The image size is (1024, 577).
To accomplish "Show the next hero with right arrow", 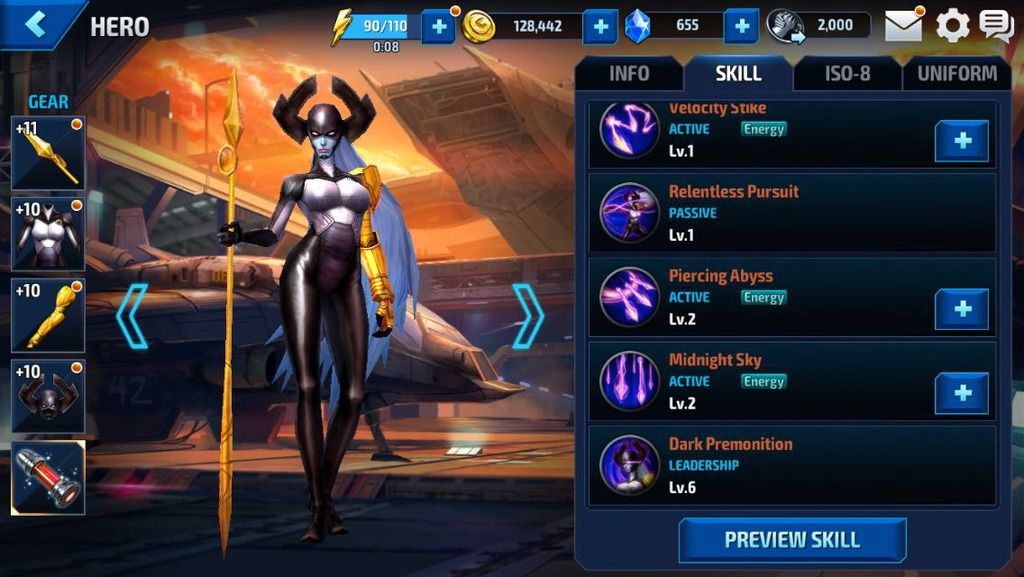I will (x=528, y=316).
